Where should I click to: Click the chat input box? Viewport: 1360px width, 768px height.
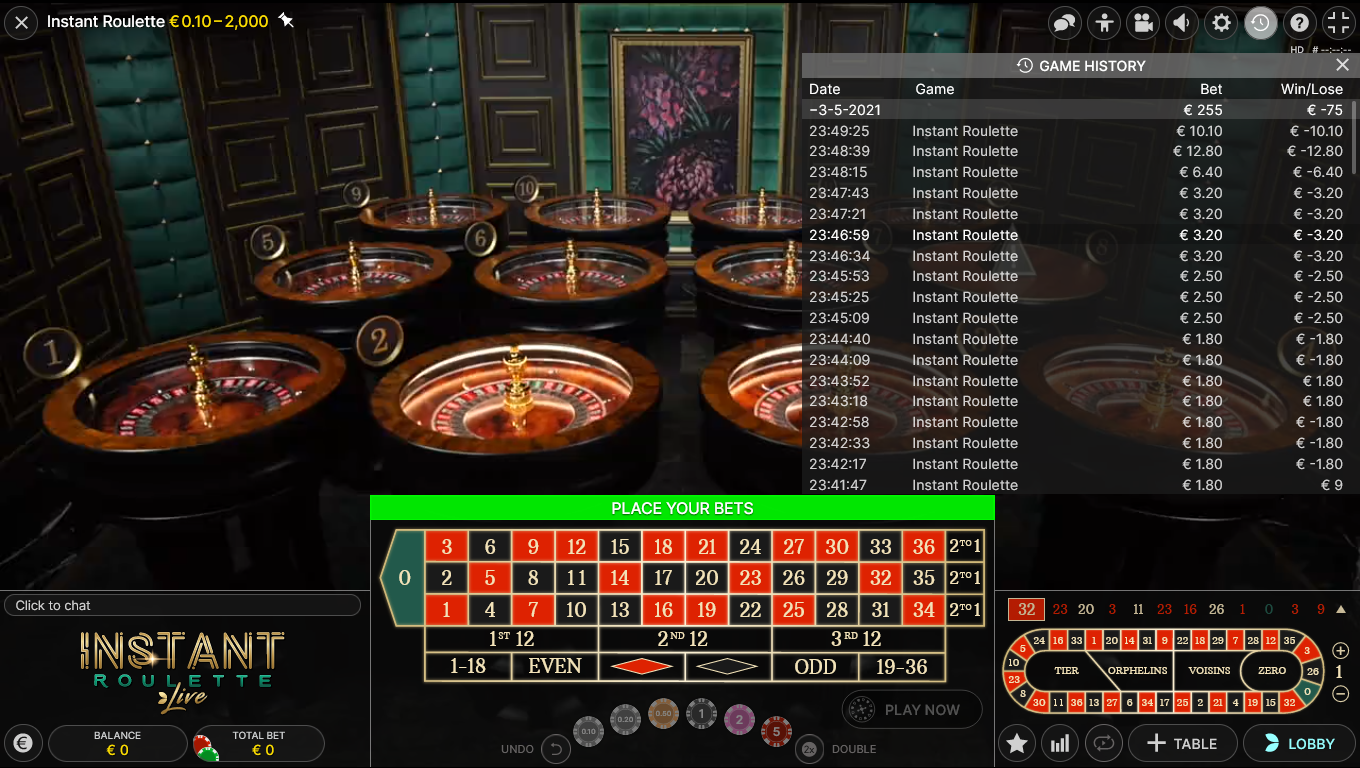(x=182, y=605)
